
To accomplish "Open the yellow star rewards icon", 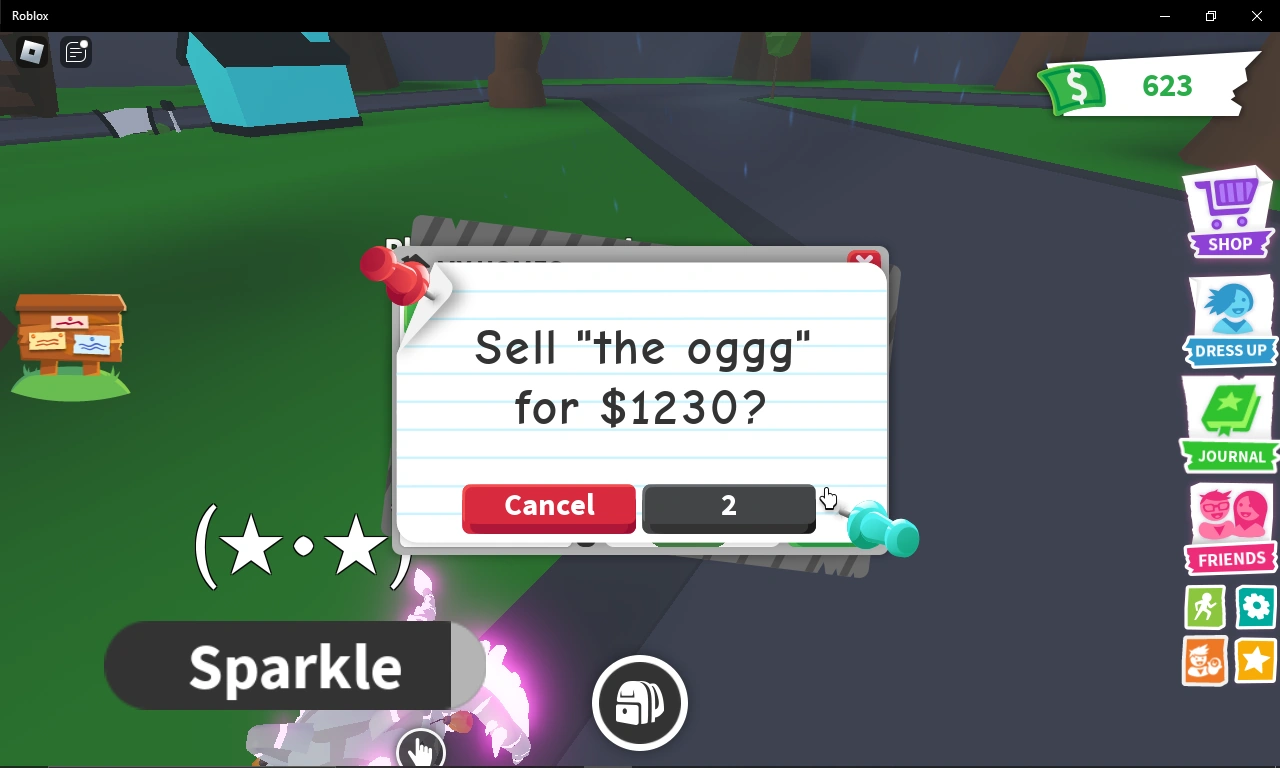I will point(1255,662).
